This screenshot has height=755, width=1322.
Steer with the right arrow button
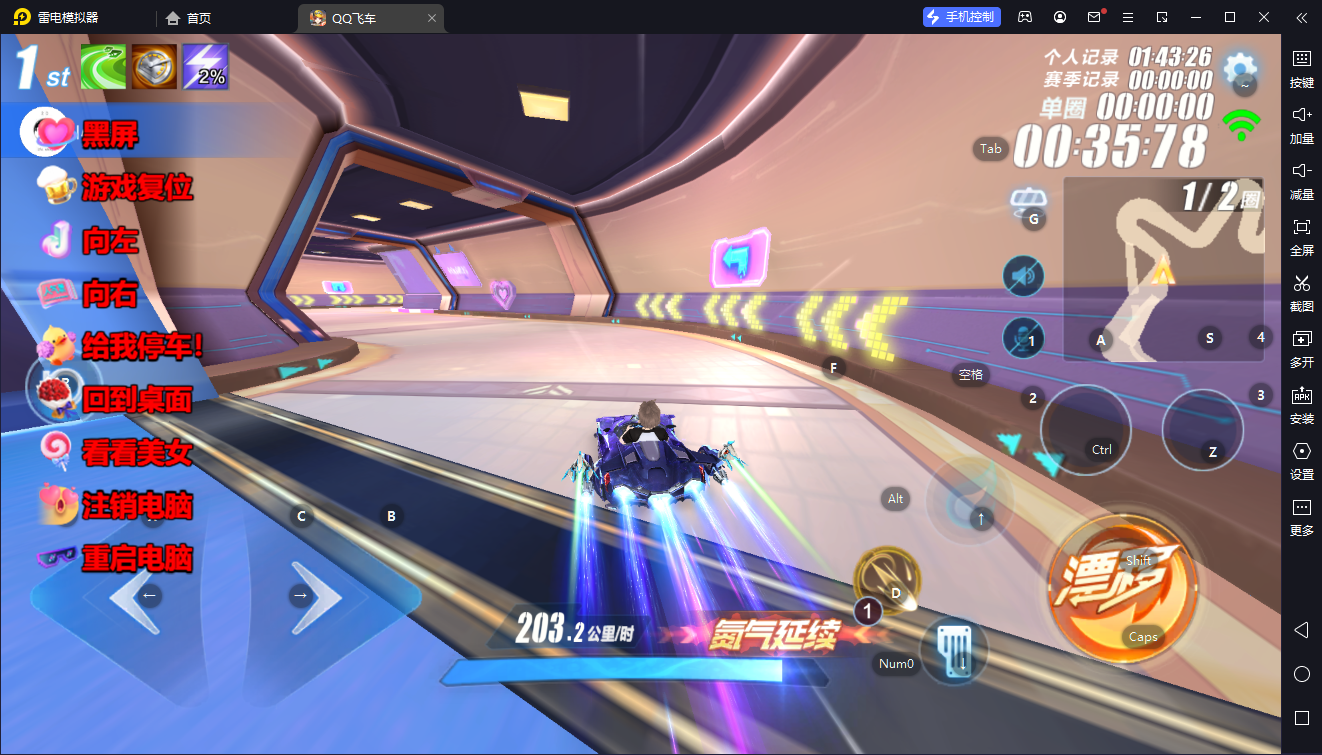point(314,597)
